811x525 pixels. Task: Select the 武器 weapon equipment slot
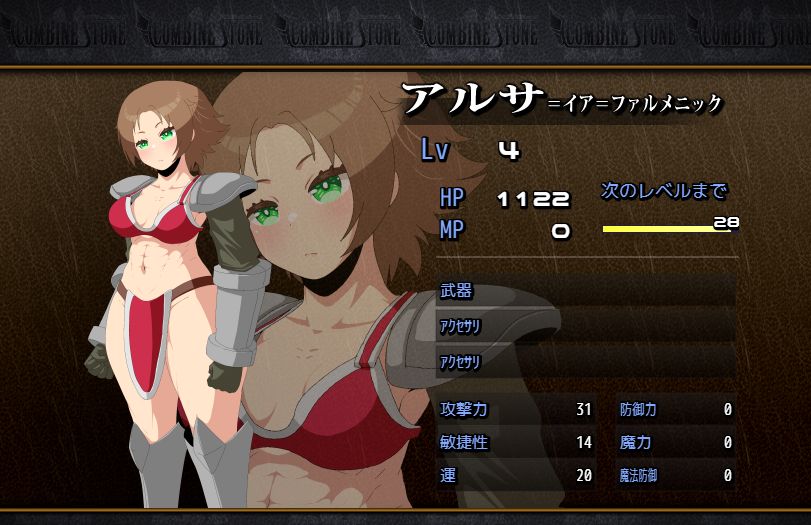586,291
